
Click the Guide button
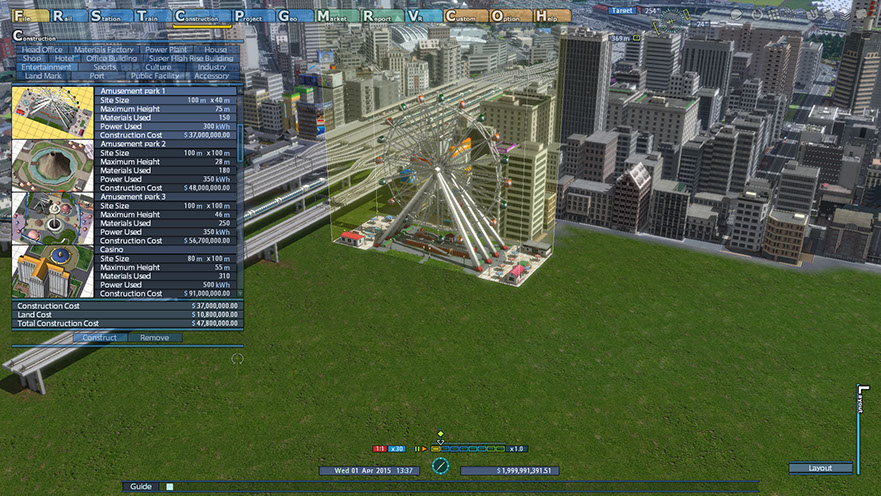pos(141,486)
